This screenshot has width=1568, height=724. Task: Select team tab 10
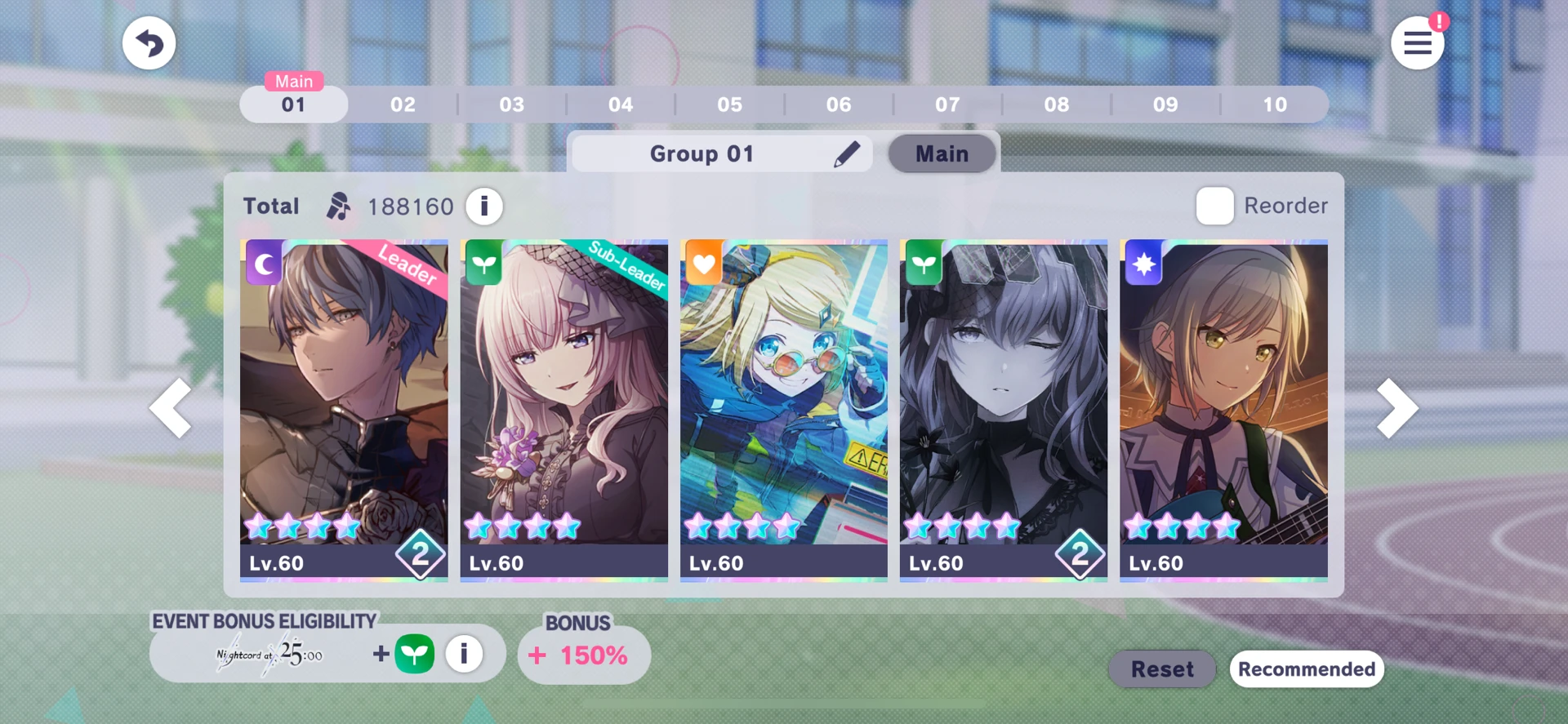click(x=1275, y=104)
